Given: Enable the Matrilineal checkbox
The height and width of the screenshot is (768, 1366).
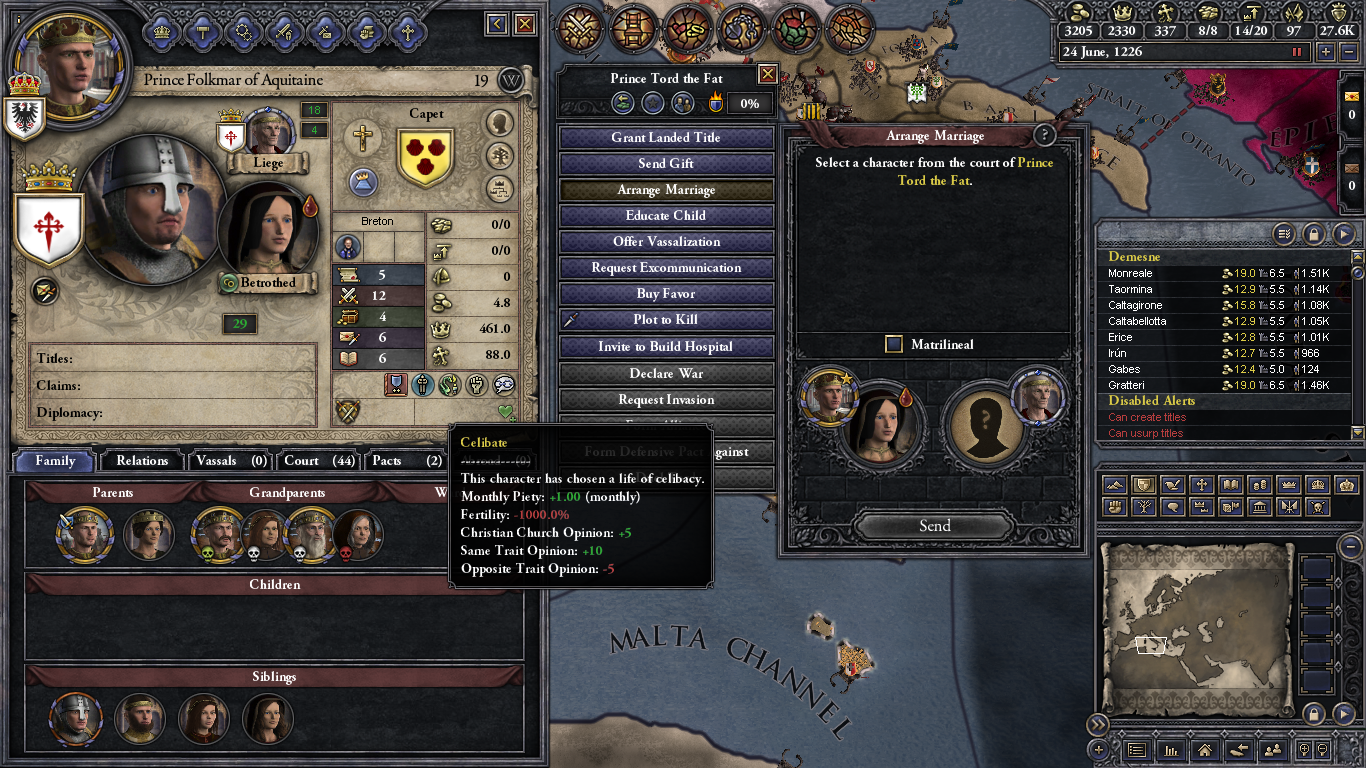Looking at the screenshot, I should coord(892,344).
